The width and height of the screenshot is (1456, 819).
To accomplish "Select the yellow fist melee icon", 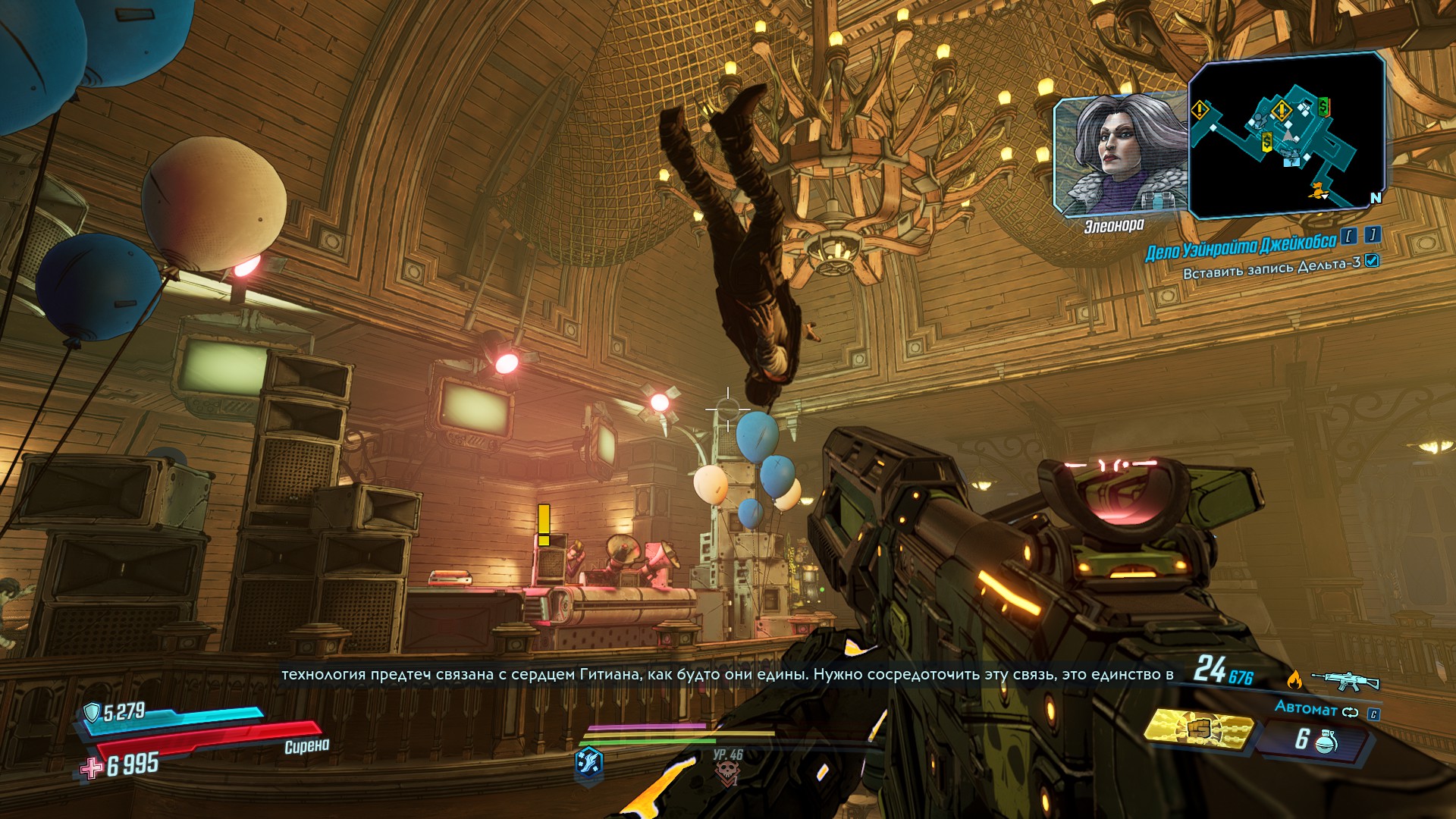I will point(1199,729).
